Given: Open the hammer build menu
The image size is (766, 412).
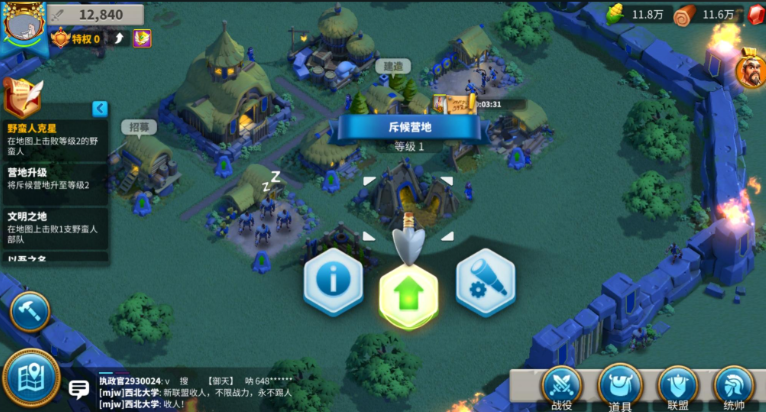Looking at the screenshot, I should click(30, 312).
